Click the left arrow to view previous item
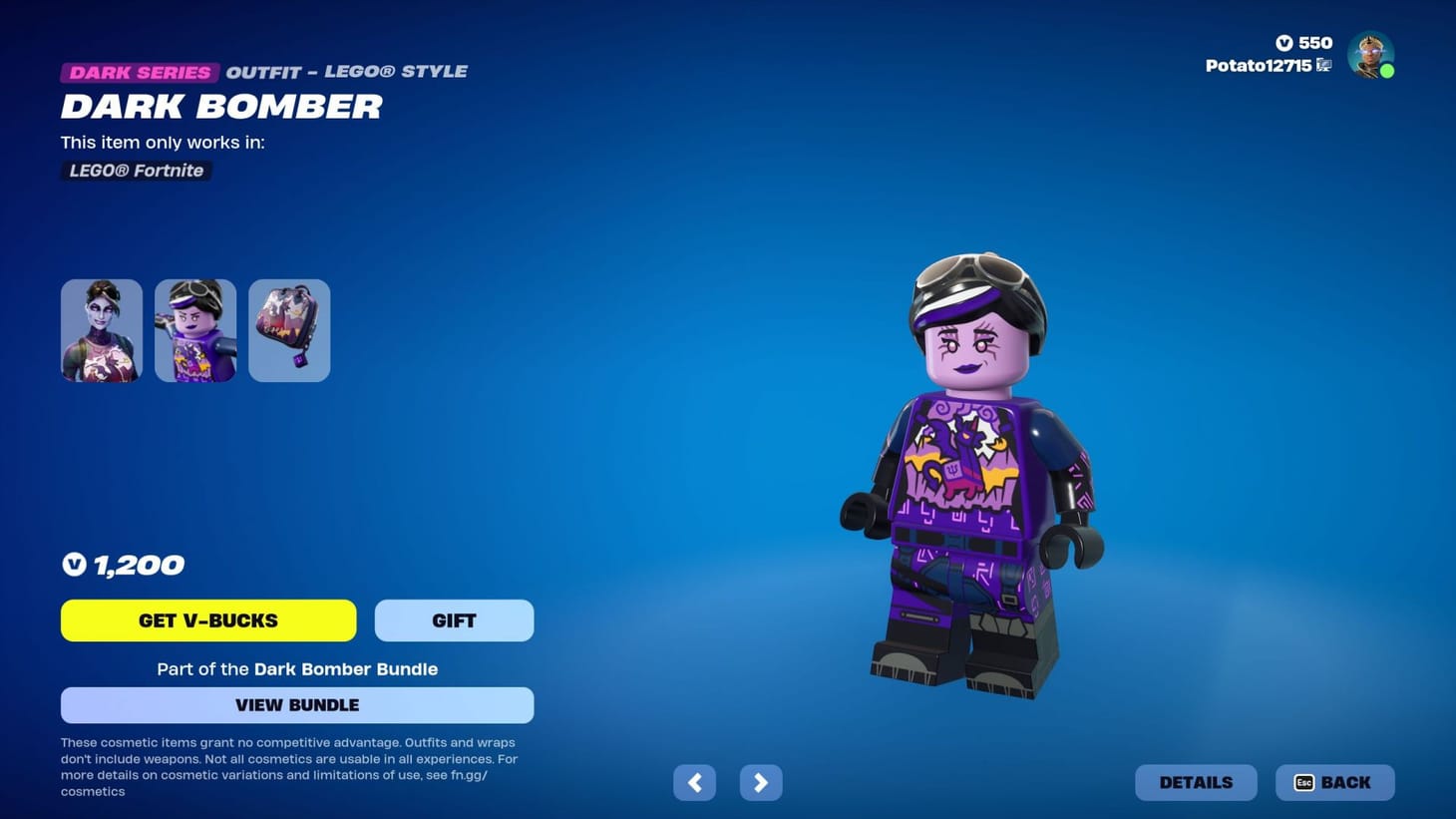 coord(694,782)
